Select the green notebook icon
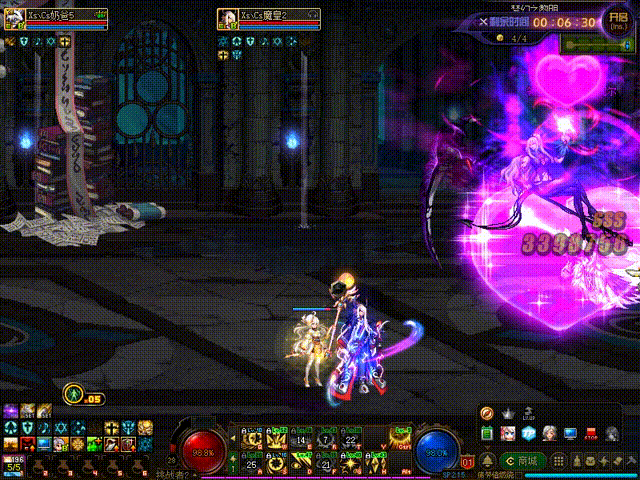Viewport: 640px width, 480px height. click(487, 434)
